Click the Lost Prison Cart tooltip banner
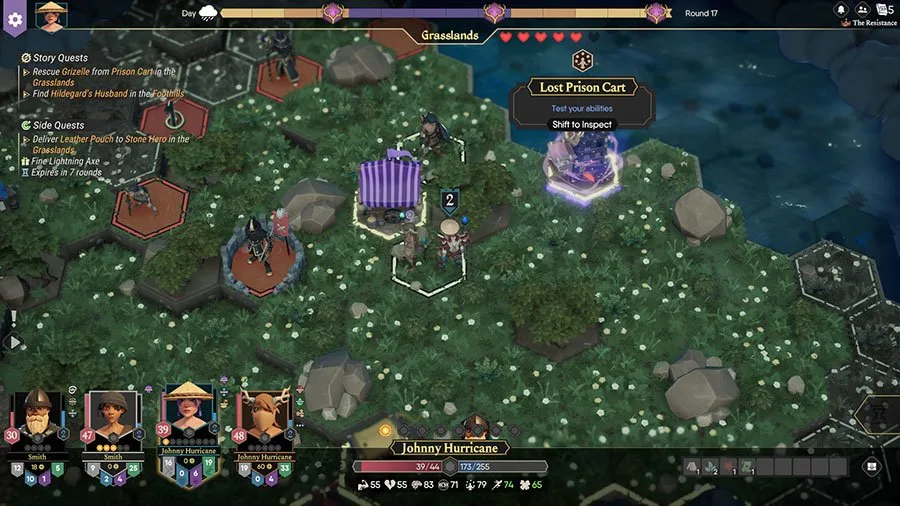The width and height of the screenshot is (900, 506). (x=582, y=88)
